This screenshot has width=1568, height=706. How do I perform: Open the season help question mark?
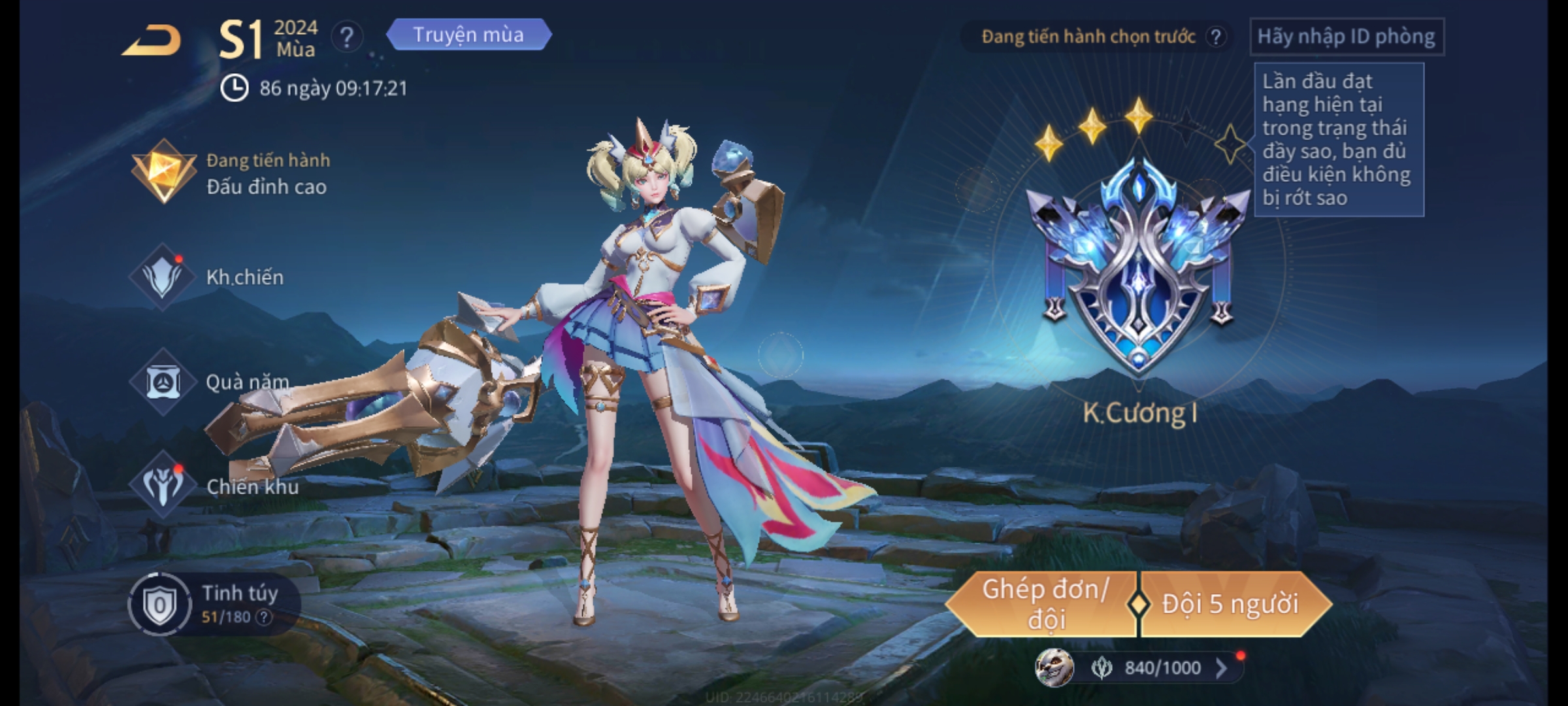point(347,37)
